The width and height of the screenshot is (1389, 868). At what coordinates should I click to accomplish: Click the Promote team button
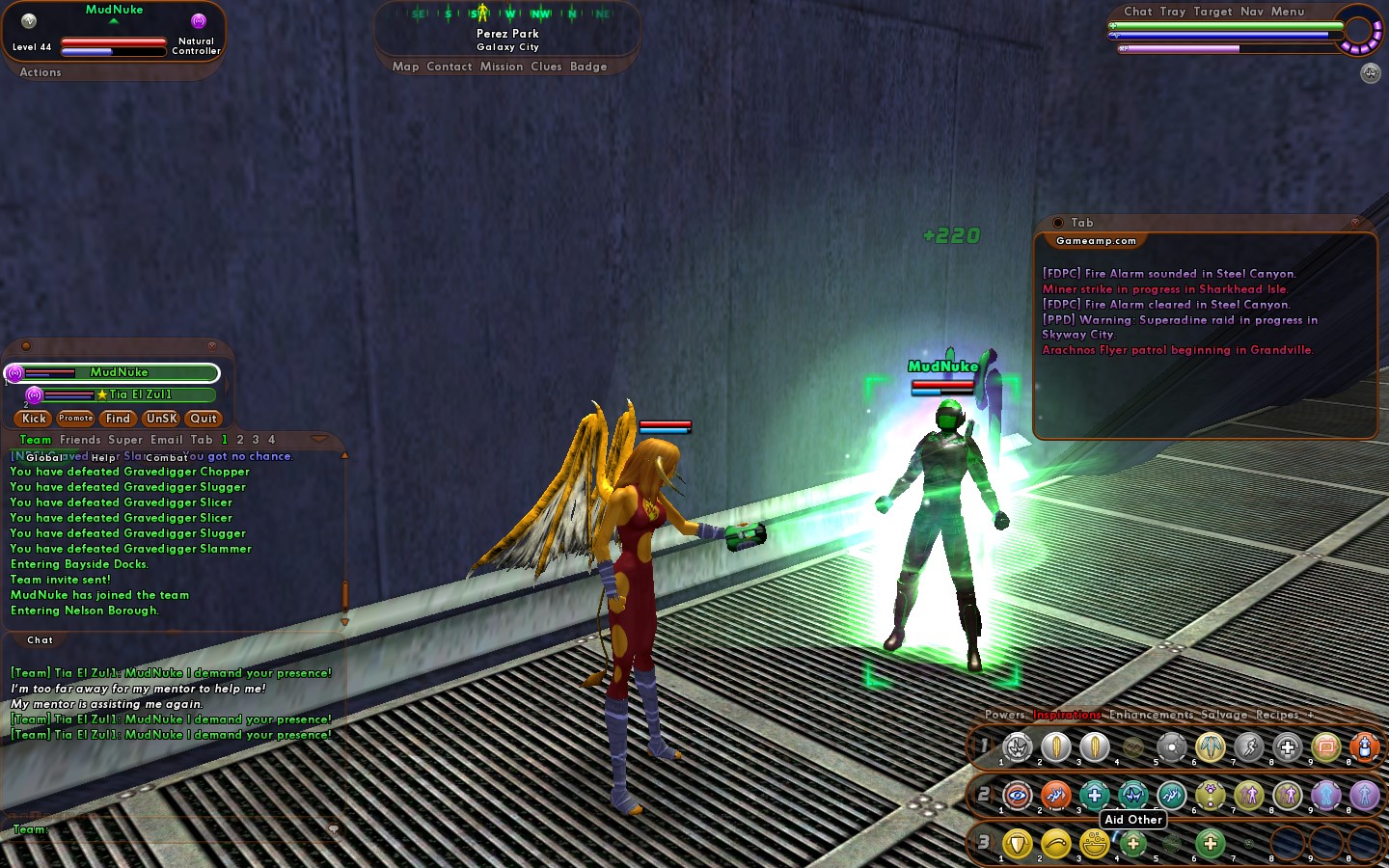[75, 419]
